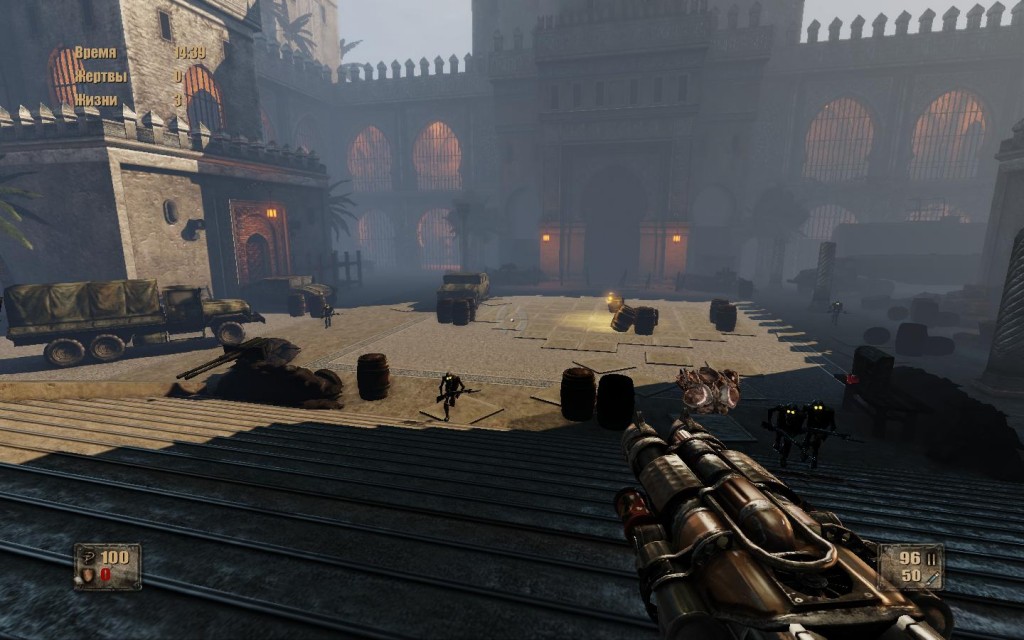Click the armor shield icon
The width and height of the screenshot is (1024, 640).
click(89, 575)
